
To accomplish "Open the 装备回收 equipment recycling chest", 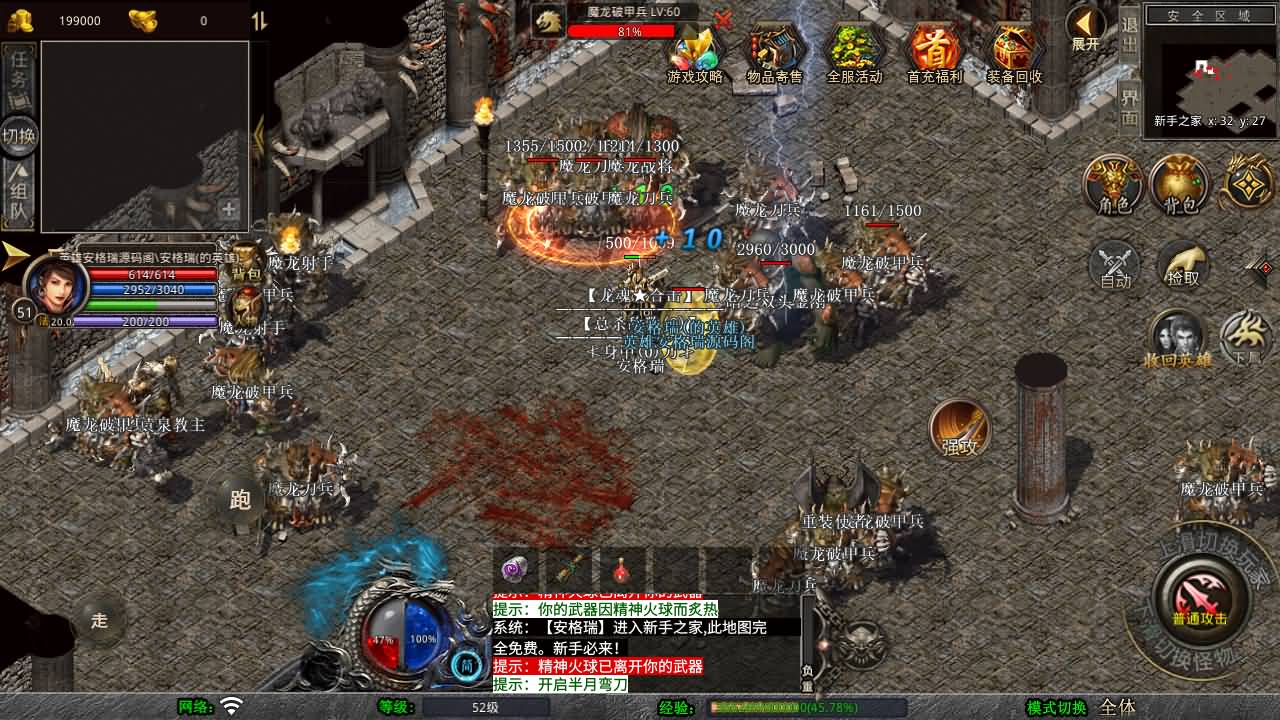I will coord(1014,53).
